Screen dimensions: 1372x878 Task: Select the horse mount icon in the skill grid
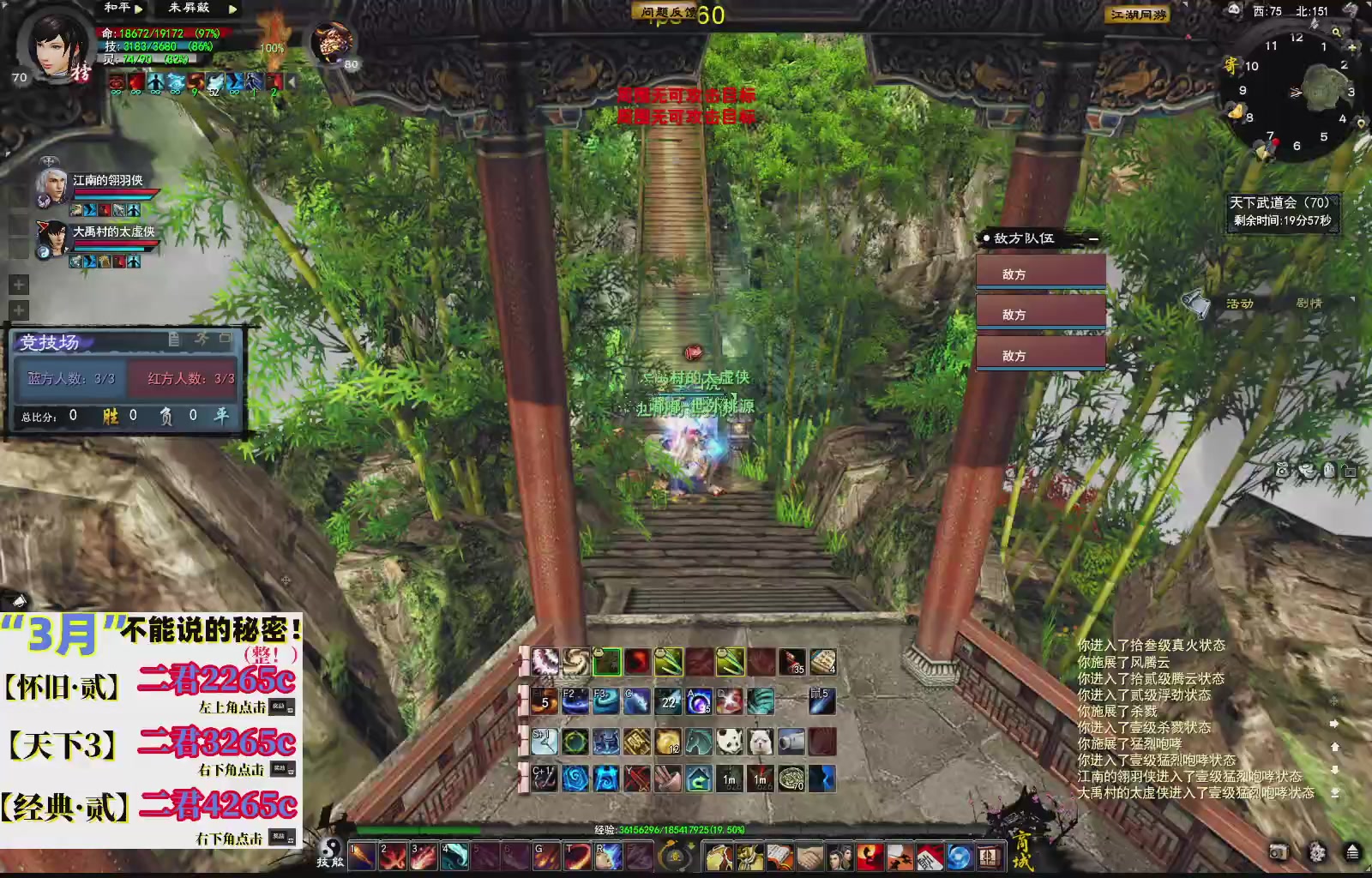click(x=698, y=741)
